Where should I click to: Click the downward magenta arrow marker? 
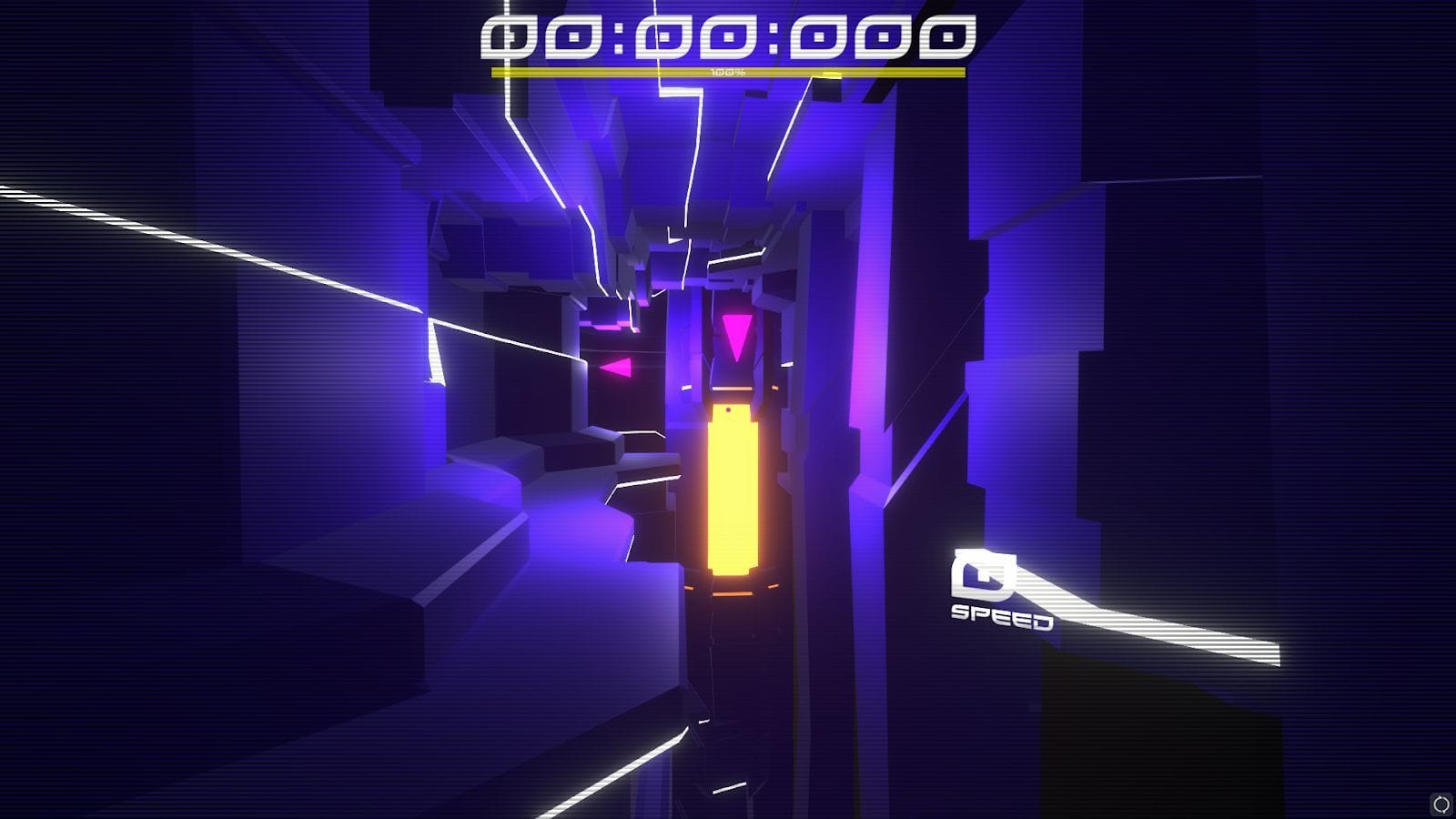click(x=738, y=335)
